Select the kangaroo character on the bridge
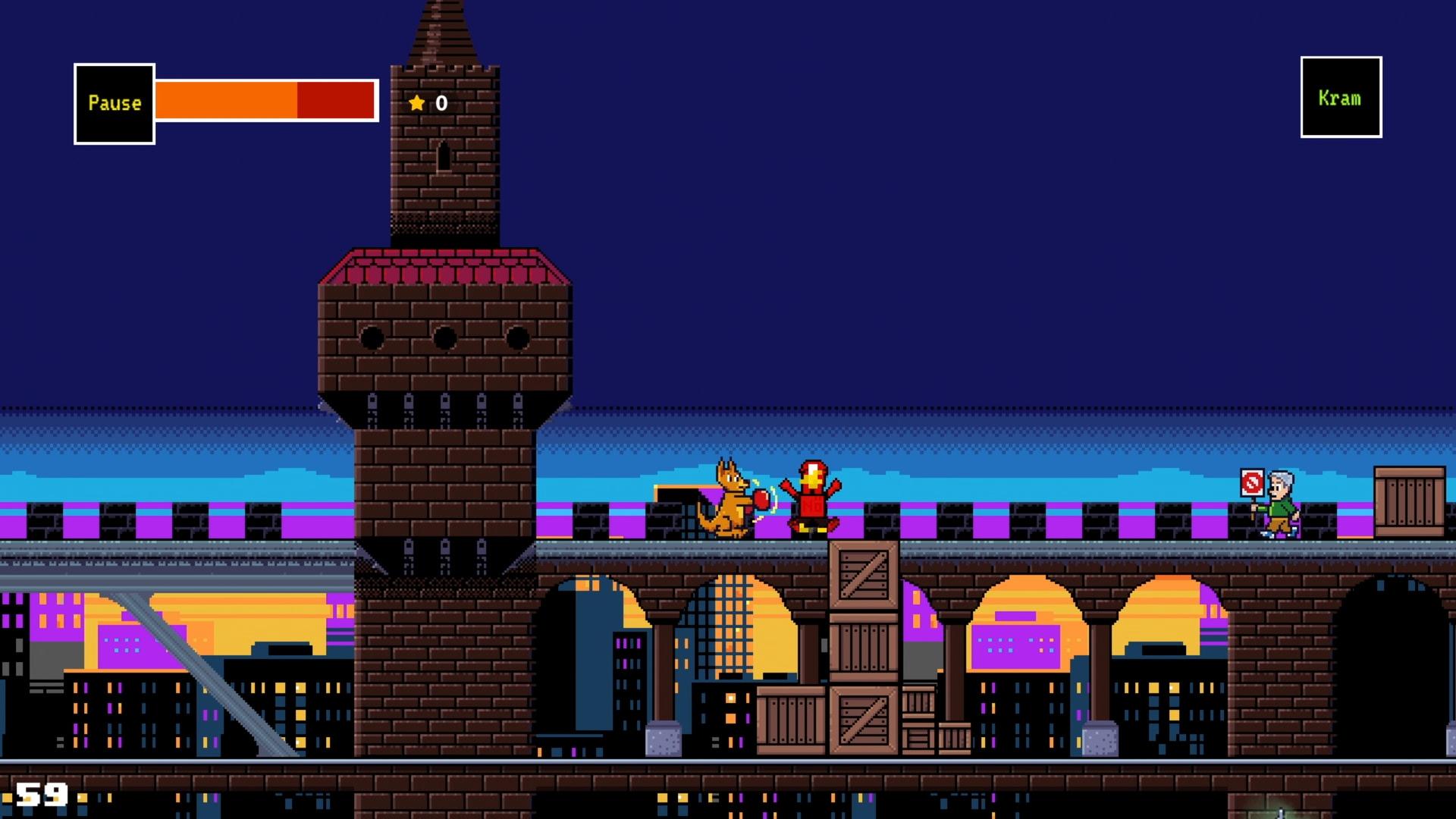 coord(730,497)
